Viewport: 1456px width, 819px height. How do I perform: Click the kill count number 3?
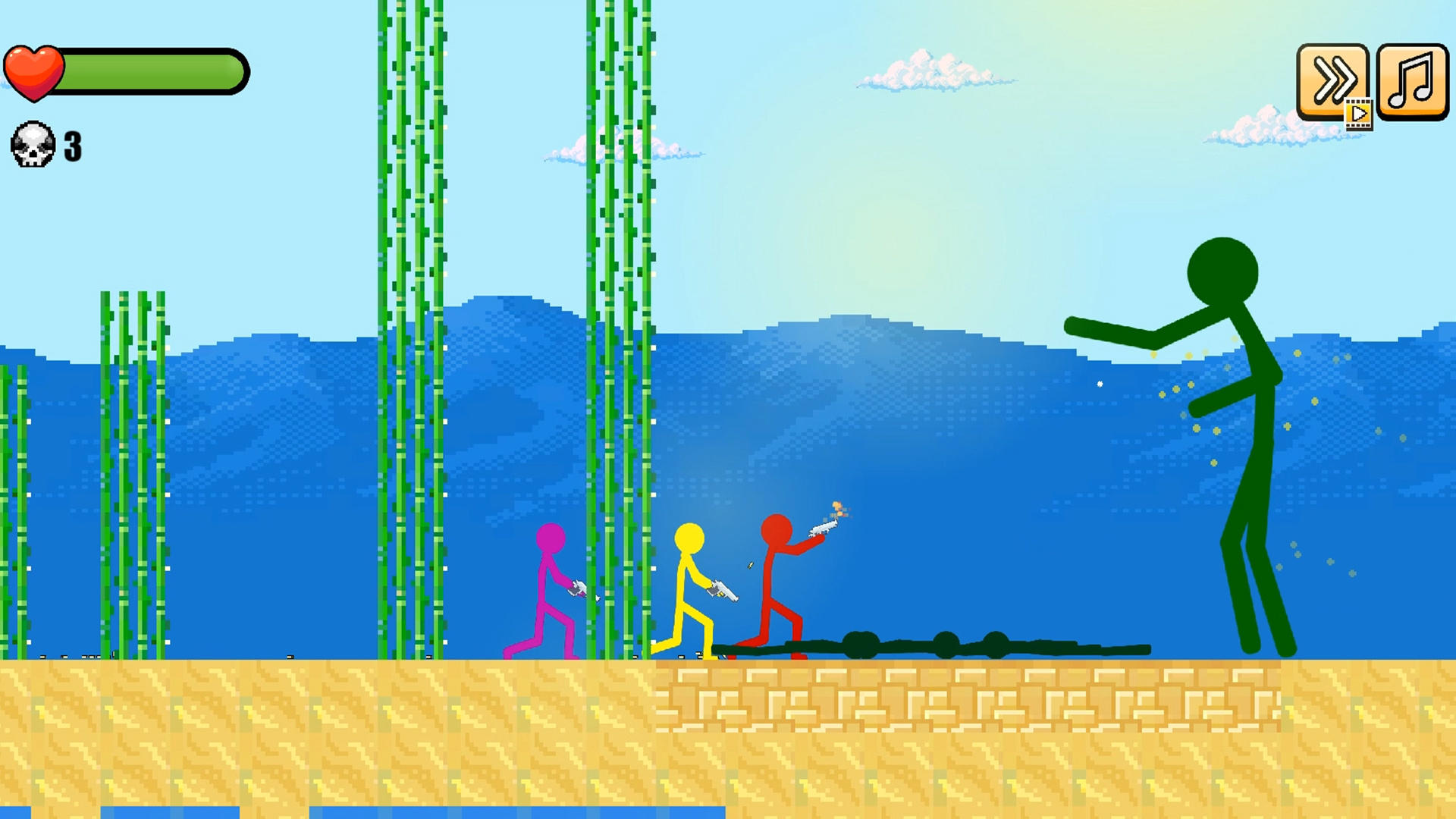click(71, 146)
